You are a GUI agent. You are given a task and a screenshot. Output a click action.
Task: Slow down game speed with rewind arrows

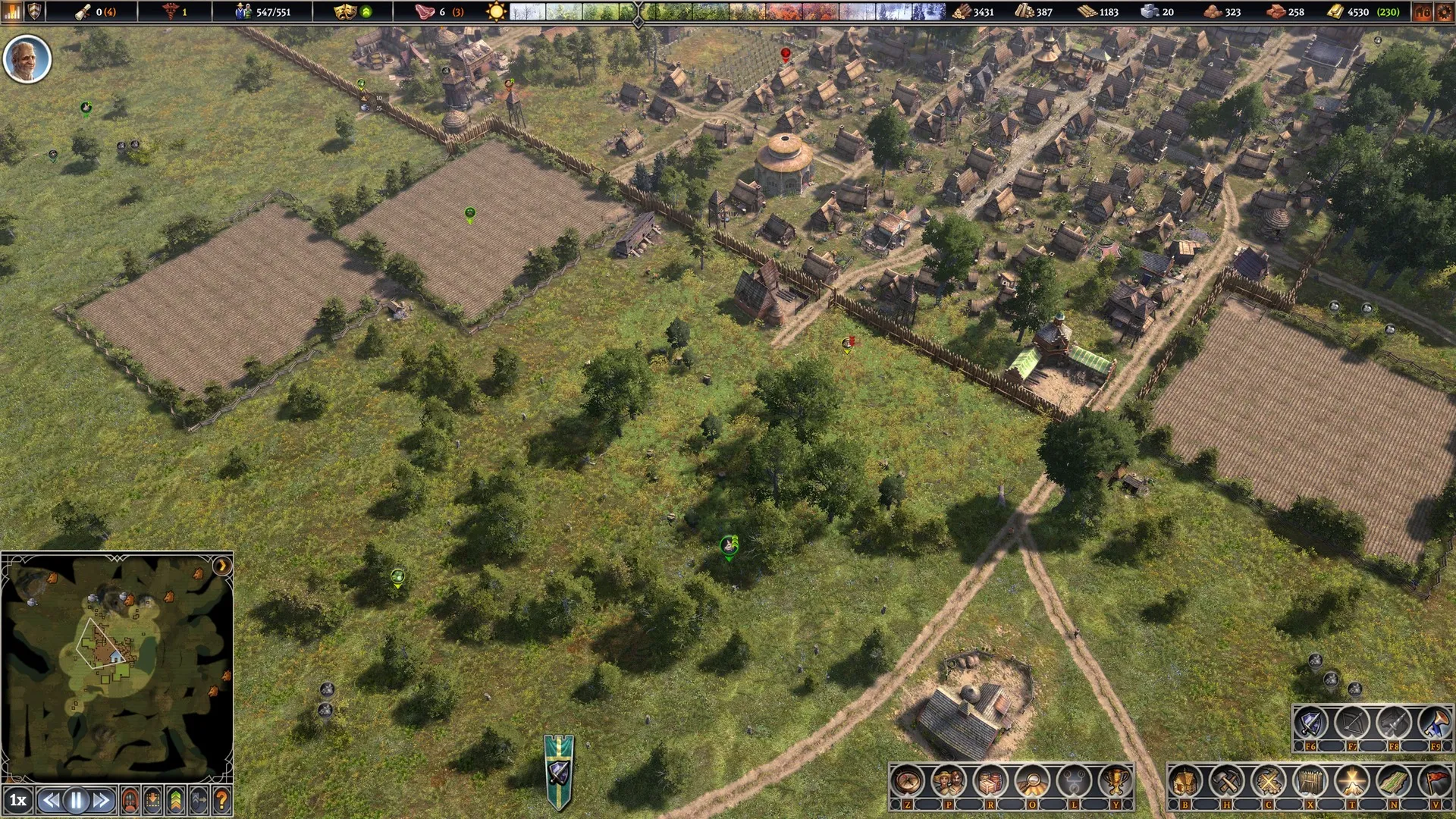coord(51,800)
